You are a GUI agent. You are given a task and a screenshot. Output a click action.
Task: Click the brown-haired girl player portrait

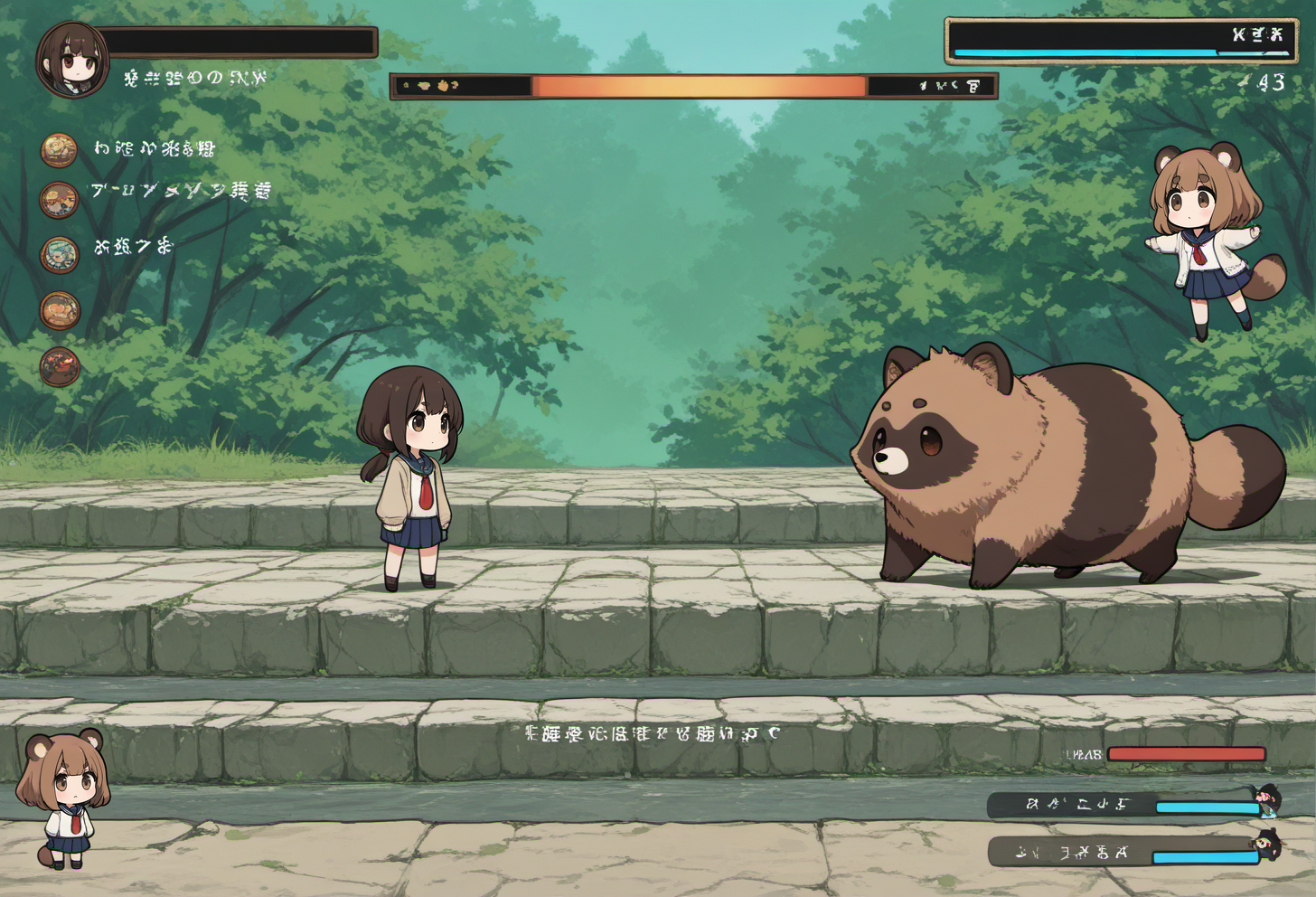72,60
